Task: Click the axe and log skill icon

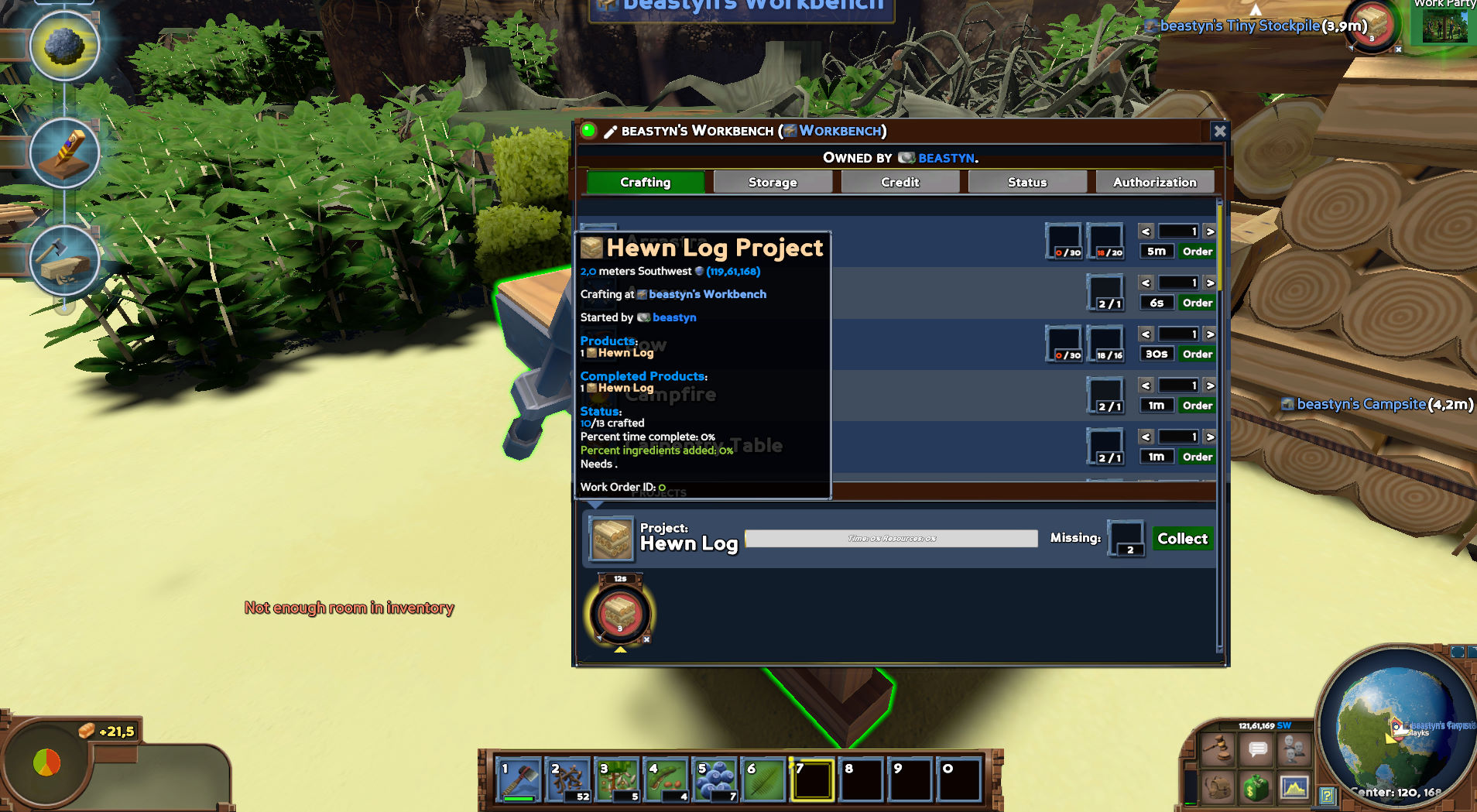Action: point(65,262)
